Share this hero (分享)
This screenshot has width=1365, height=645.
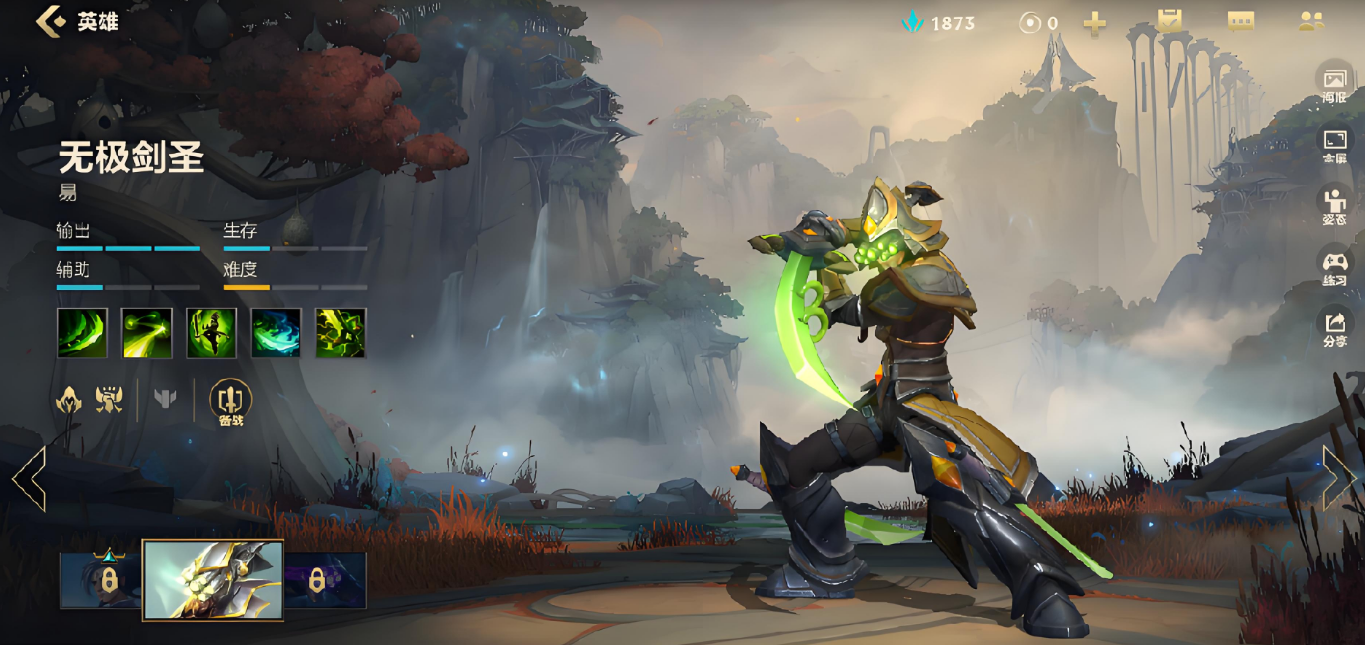pos(1335,327)
